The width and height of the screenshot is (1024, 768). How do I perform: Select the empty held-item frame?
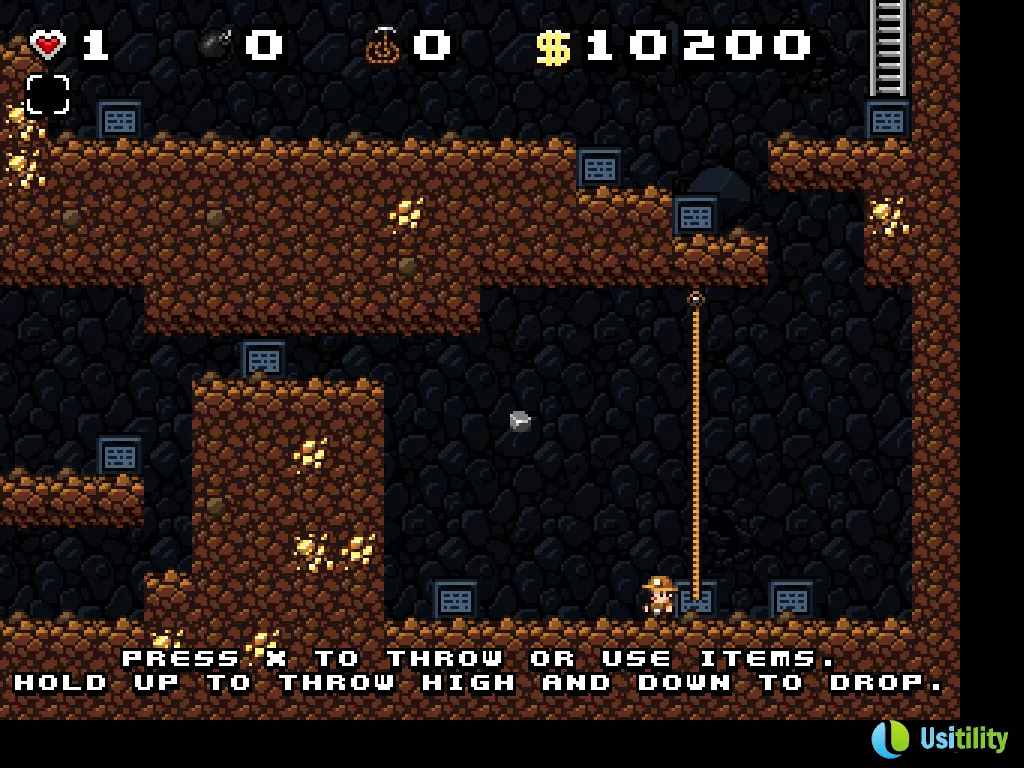coord(48,95)
